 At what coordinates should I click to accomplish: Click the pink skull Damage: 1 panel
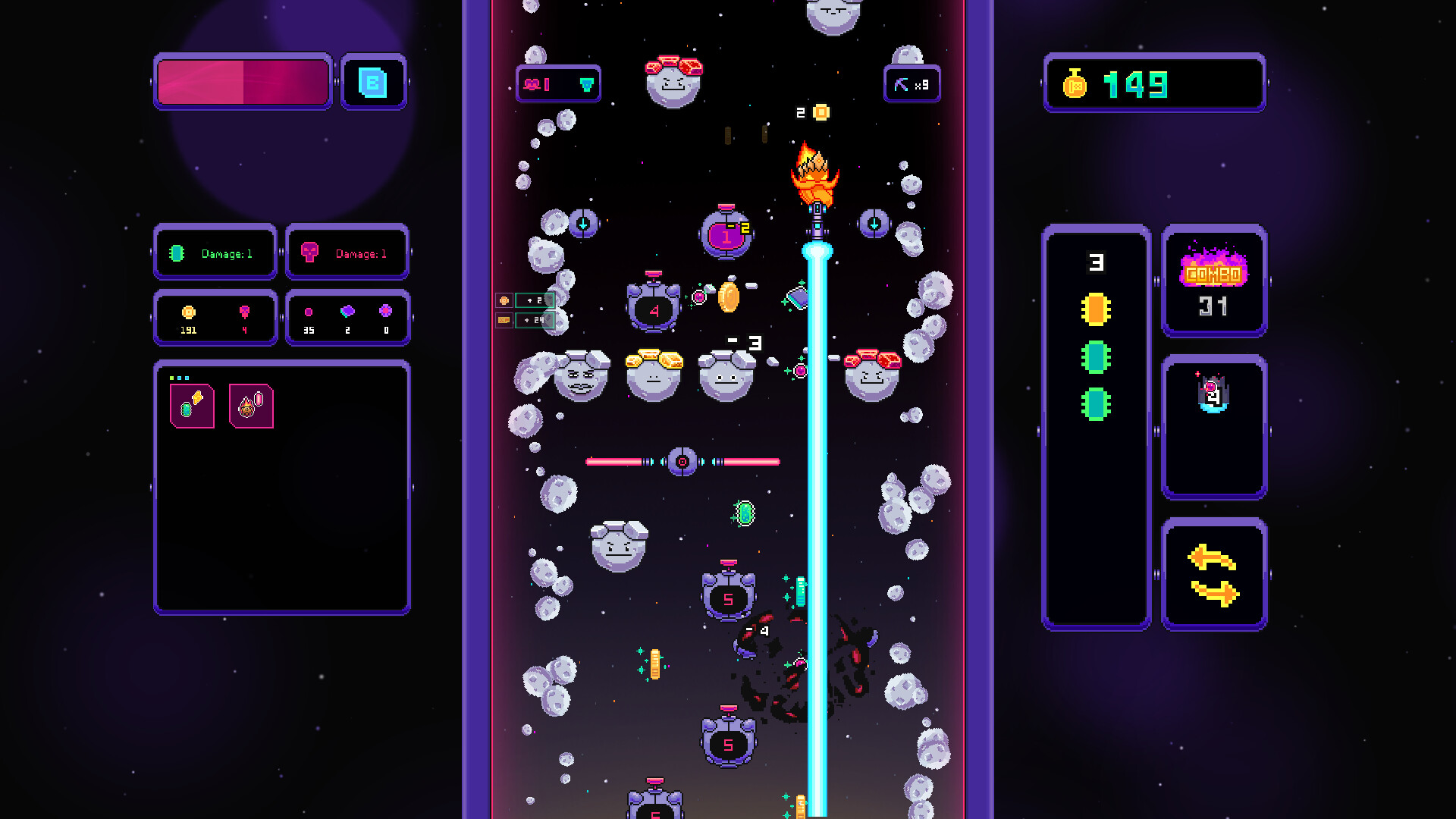[x=347, y=253]
